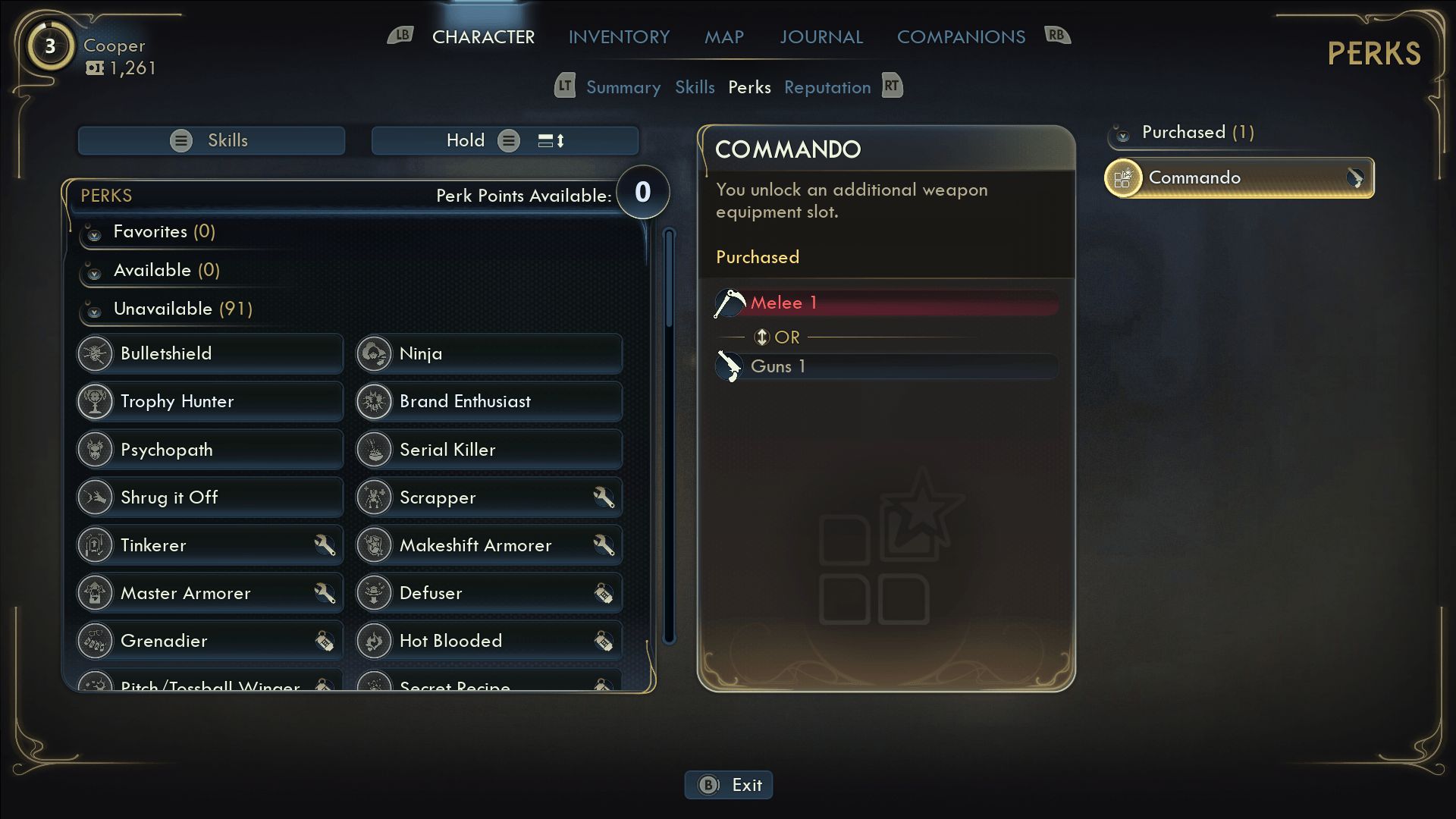Switch to the Inventory tab

click(619, 36)
